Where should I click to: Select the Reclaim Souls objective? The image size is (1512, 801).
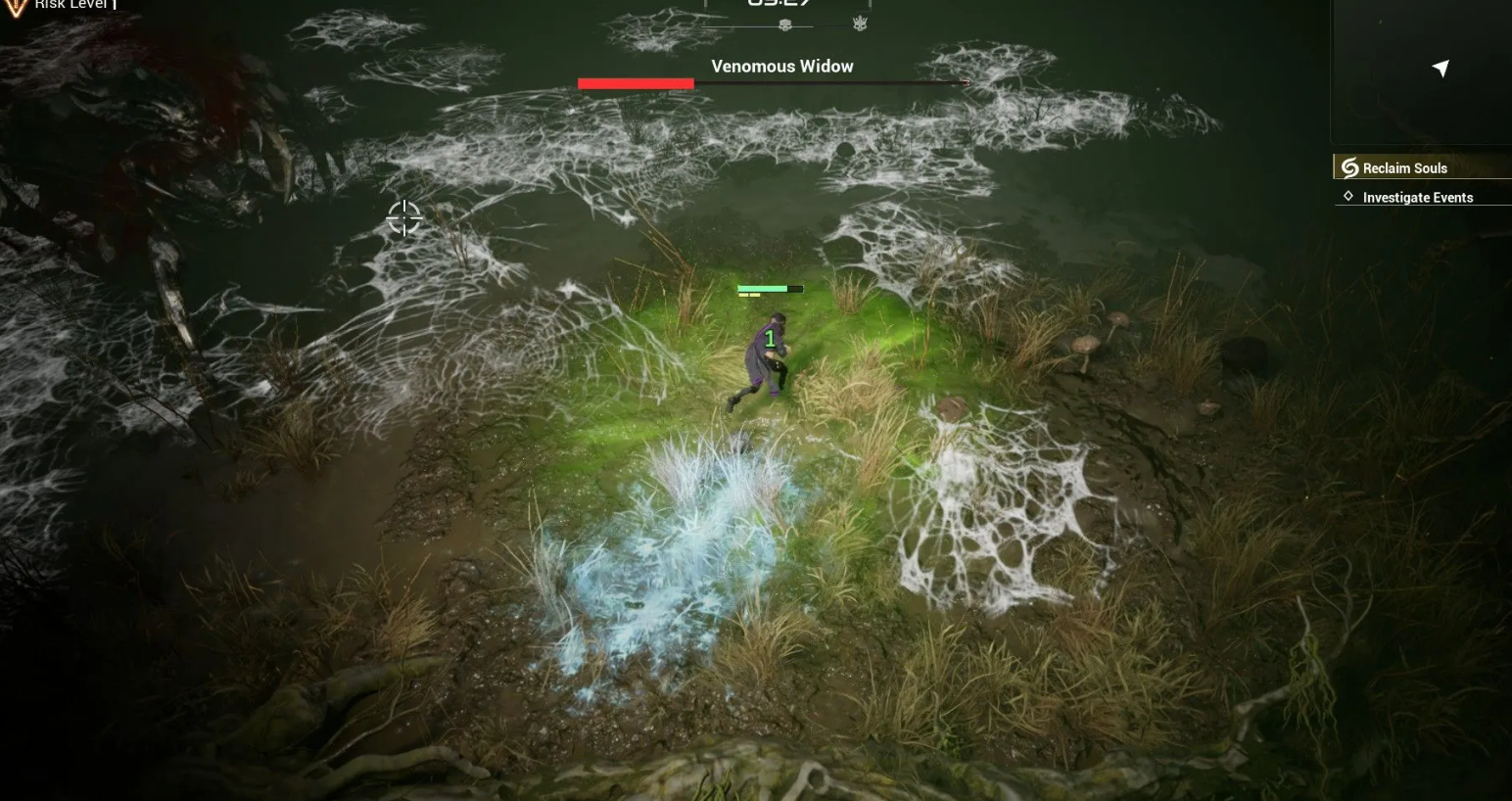tap(1404, 168)
